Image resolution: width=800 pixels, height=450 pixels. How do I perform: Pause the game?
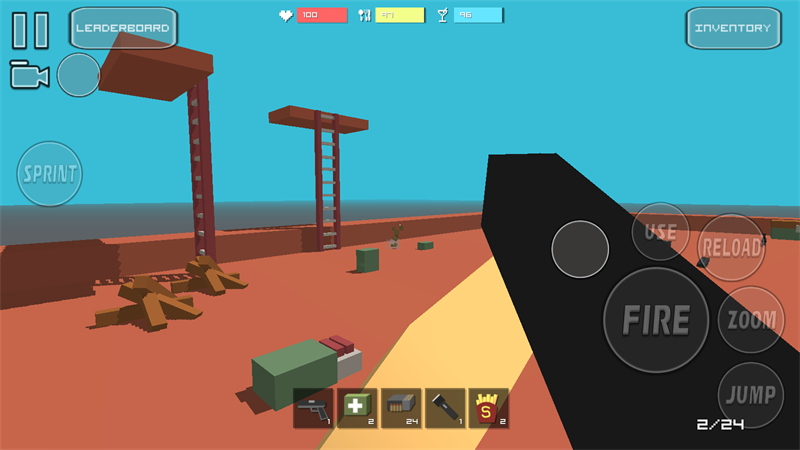pyautogui.click(x=30, y=29)
